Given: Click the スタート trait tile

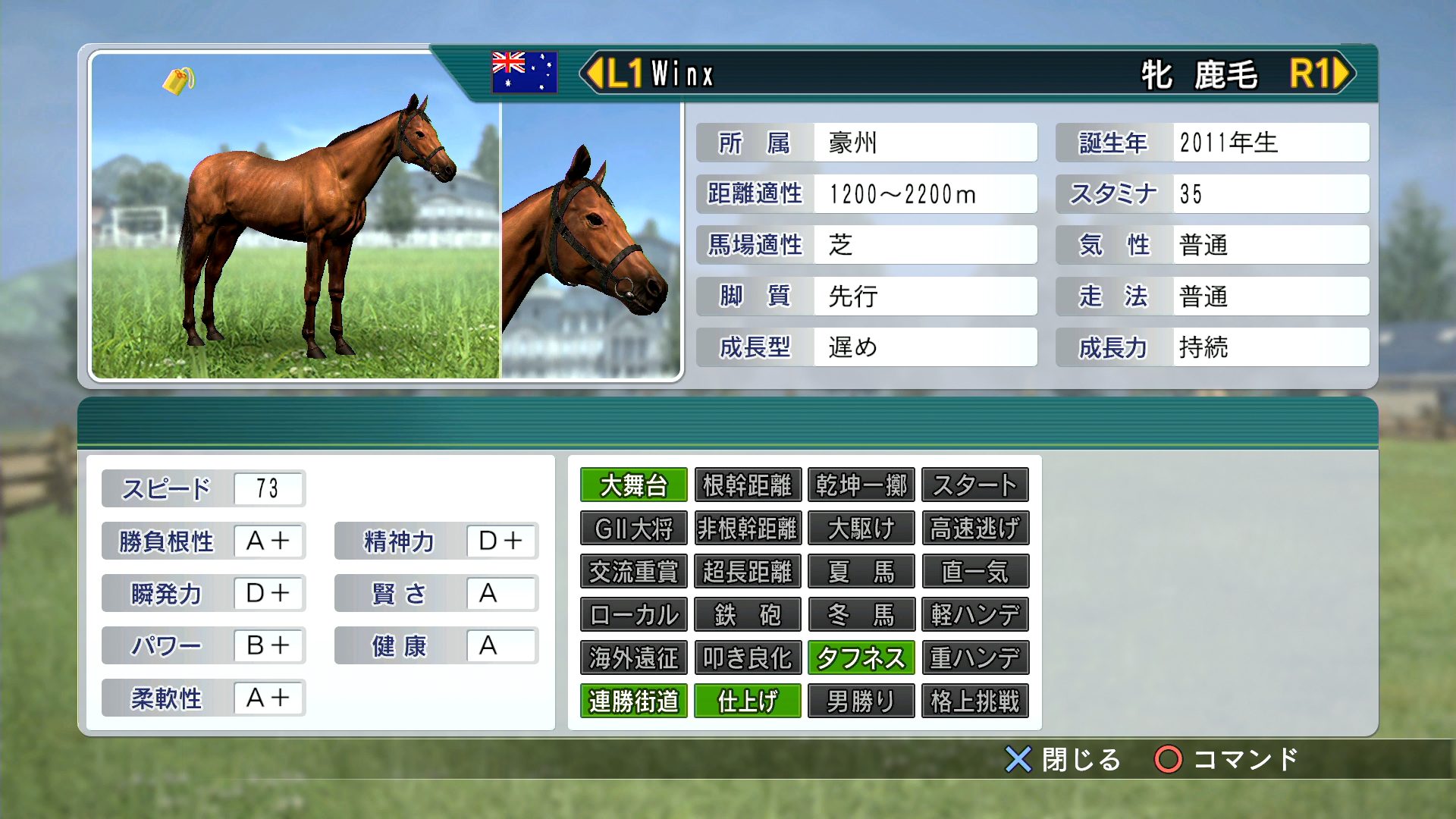Looking at the screenshot, I should click(974, 485).
